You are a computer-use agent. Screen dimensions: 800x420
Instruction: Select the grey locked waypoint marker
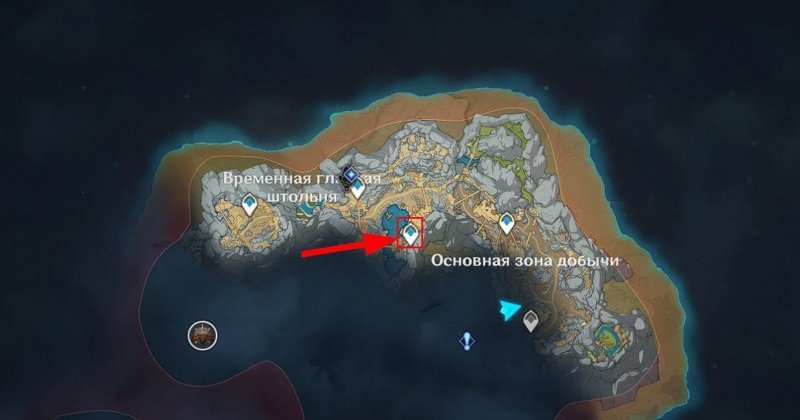[x=530, y=320]
